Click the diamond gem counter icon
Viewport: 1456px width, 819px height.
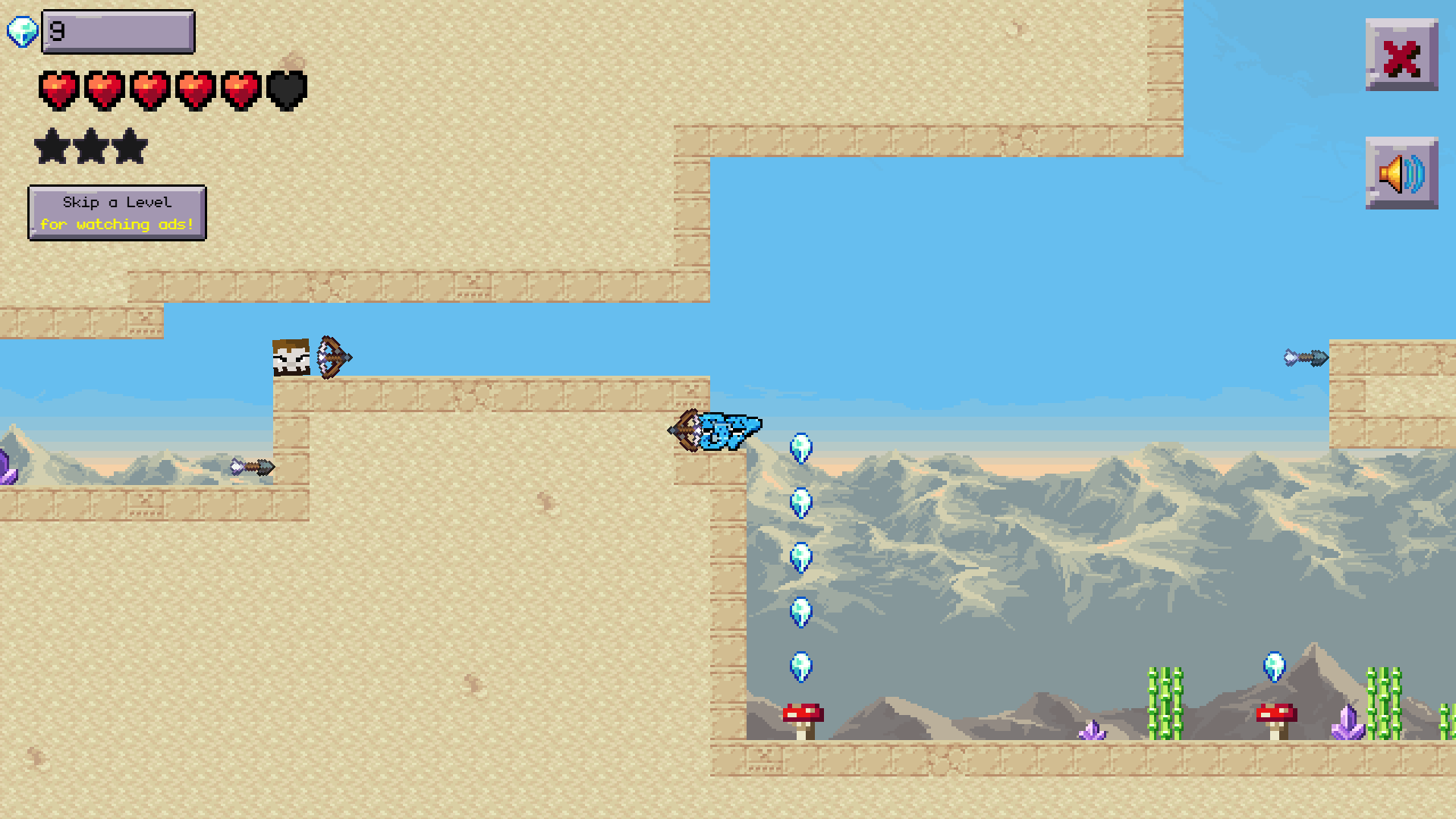tap(20, 31)
